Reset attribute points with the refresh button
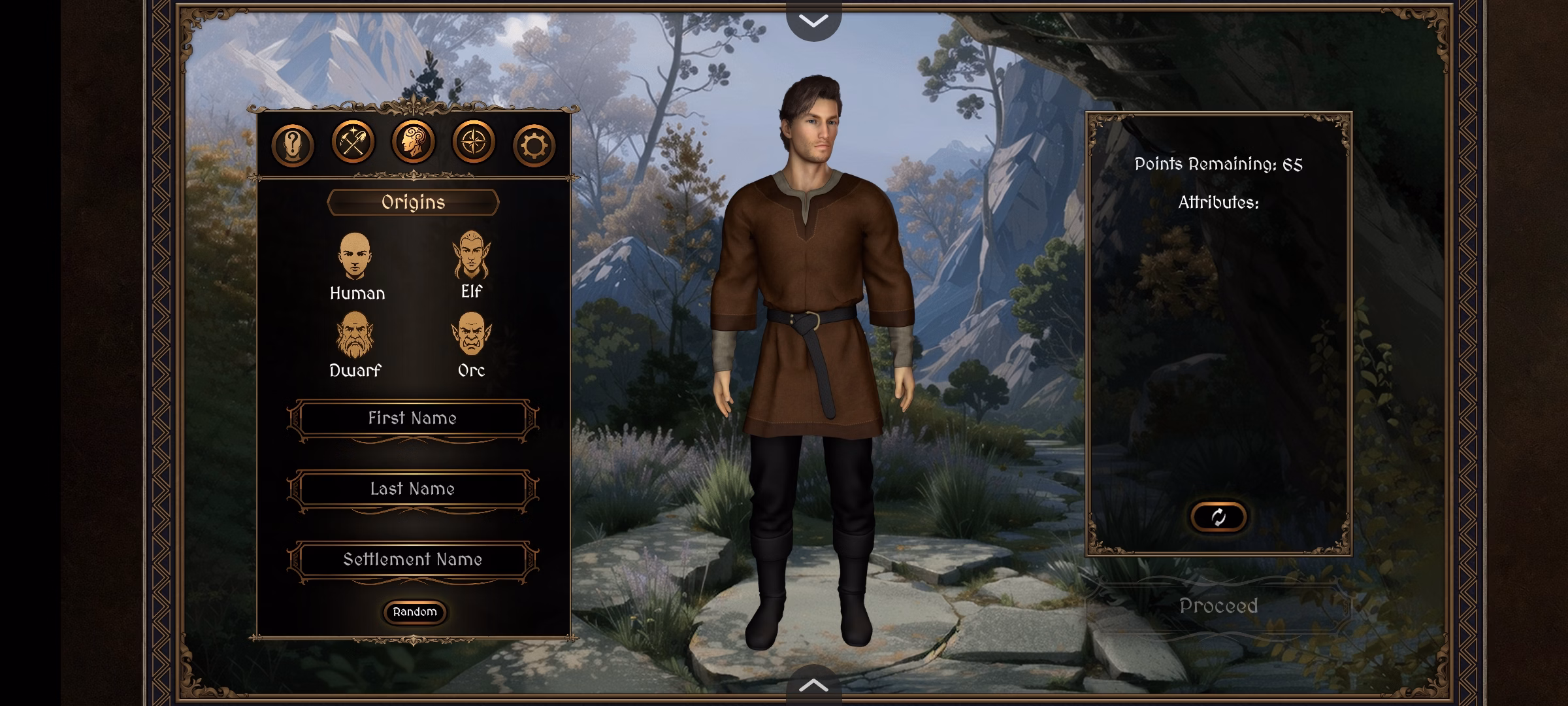 1218,517
